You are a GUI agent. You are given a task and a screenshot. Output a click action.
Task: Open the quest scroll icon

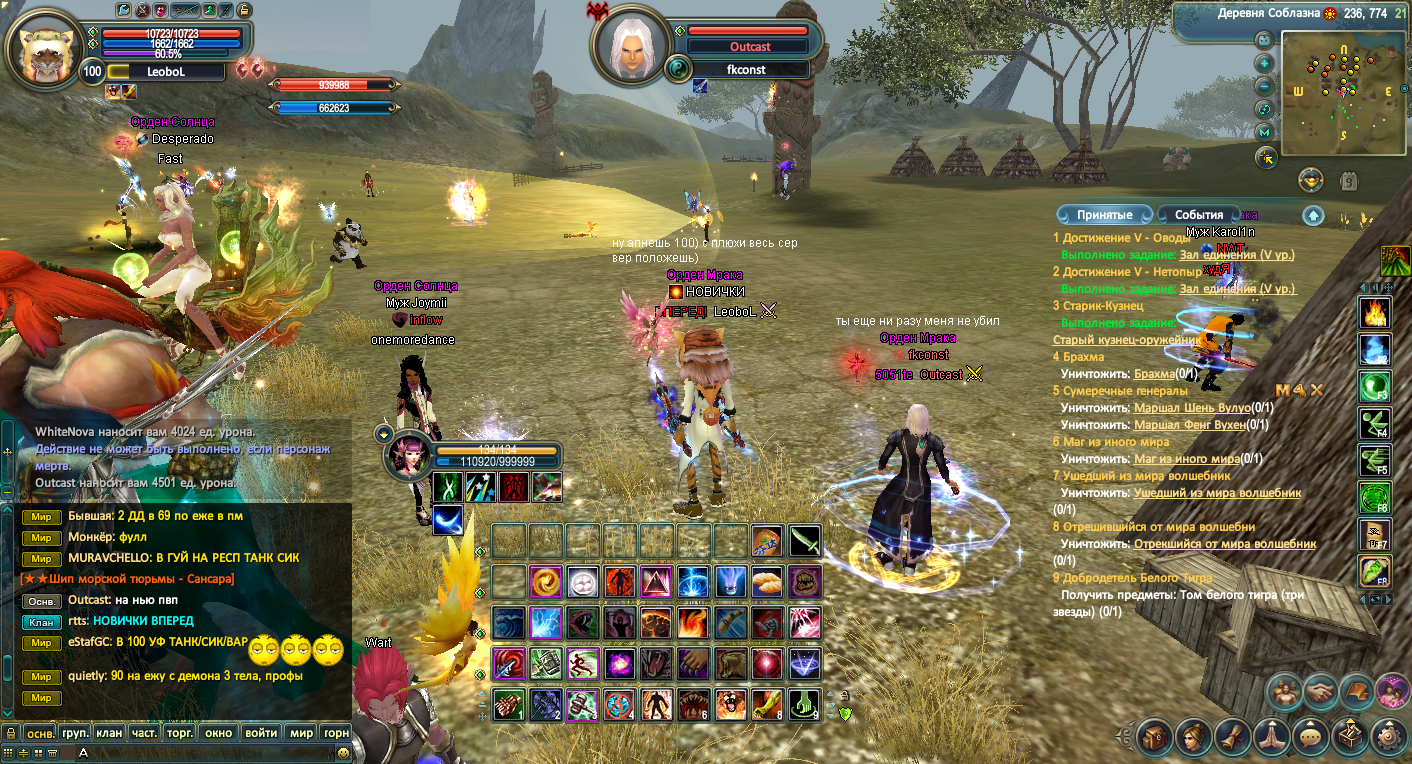1233,737
